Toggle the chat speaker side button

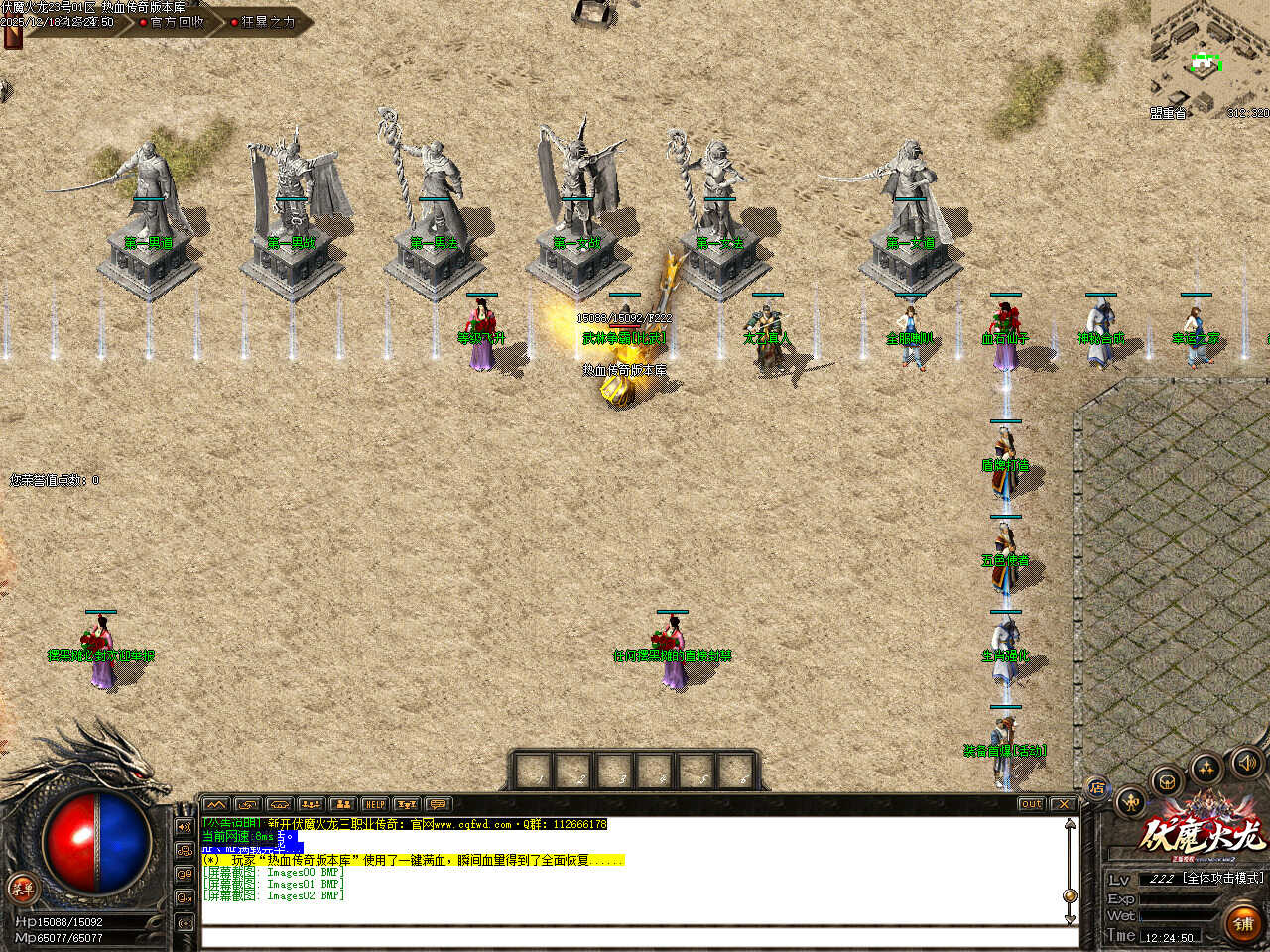click(185, 827)
